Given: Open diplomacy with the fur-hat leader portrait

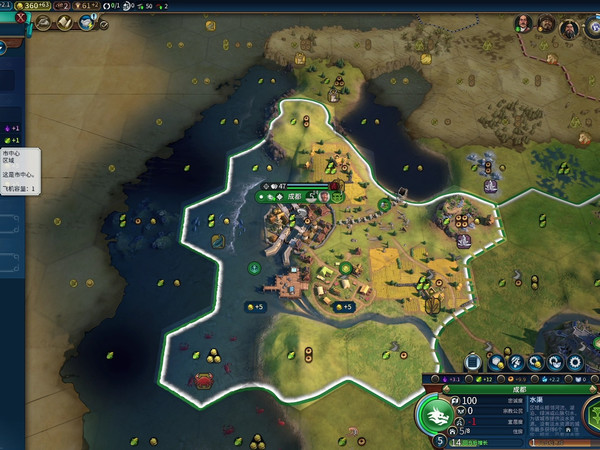Looking at the screenshot, I should (x=547, y=23).
